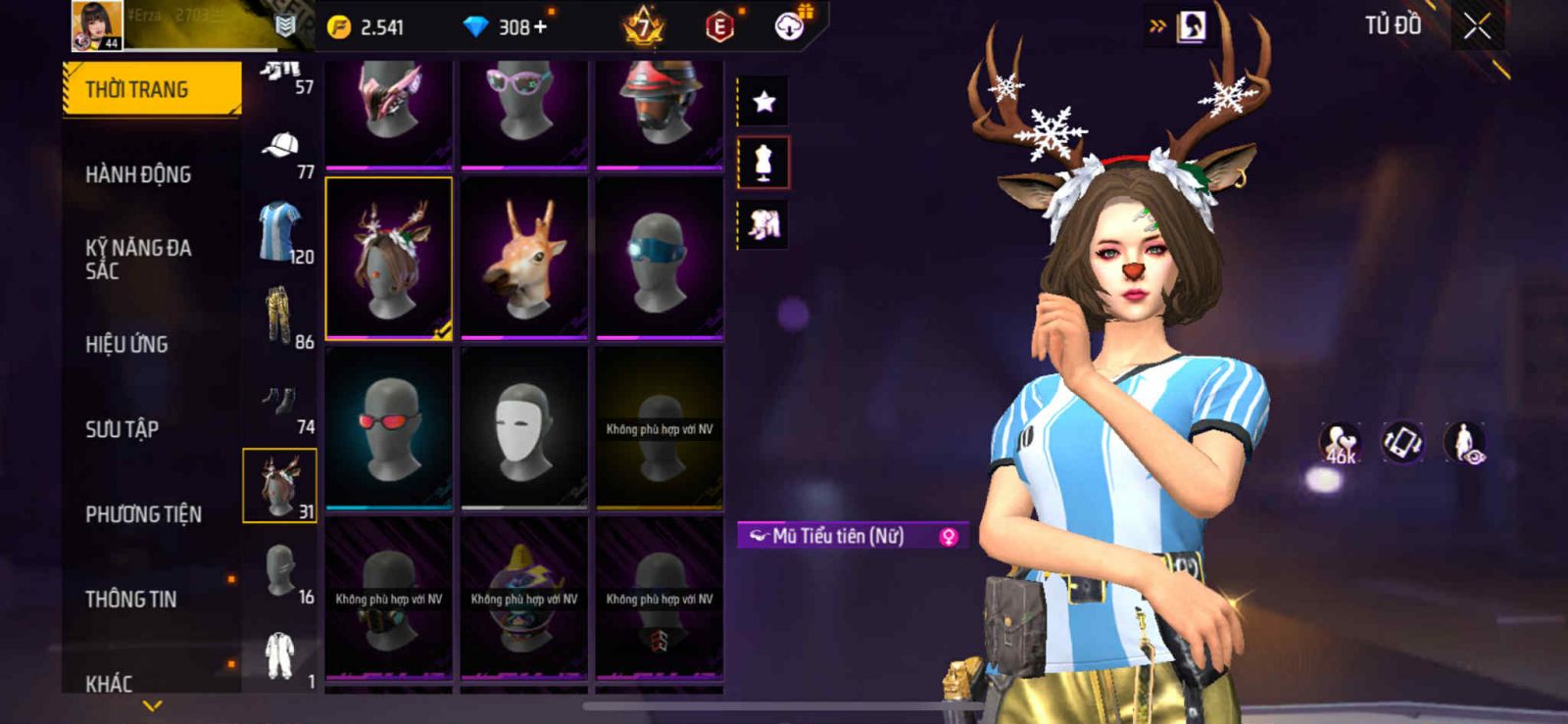This screenshot has height=724, width=1568.
Task: Select the white cap category
Action: [x=281, y=152]
